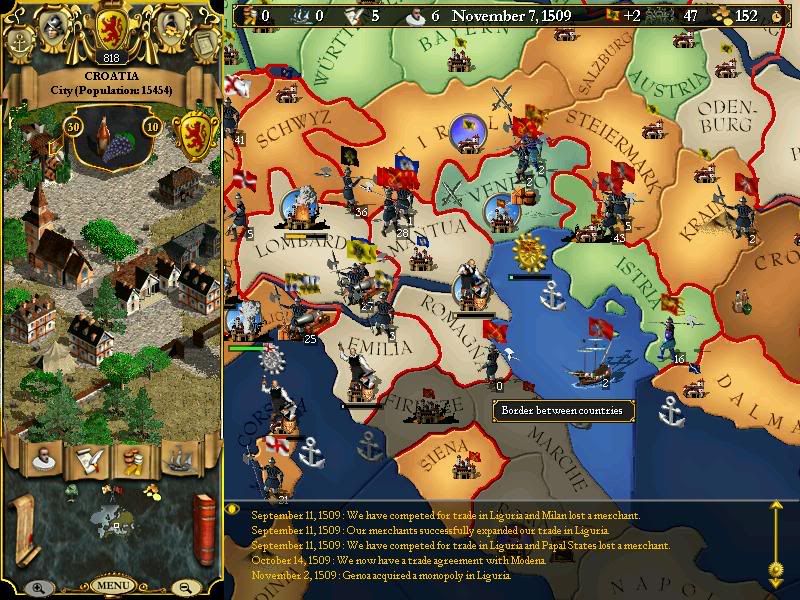This screenshot has height=600, width=800.
Task: Zoom in with the plus magnifier
Action: click(39, 588)
